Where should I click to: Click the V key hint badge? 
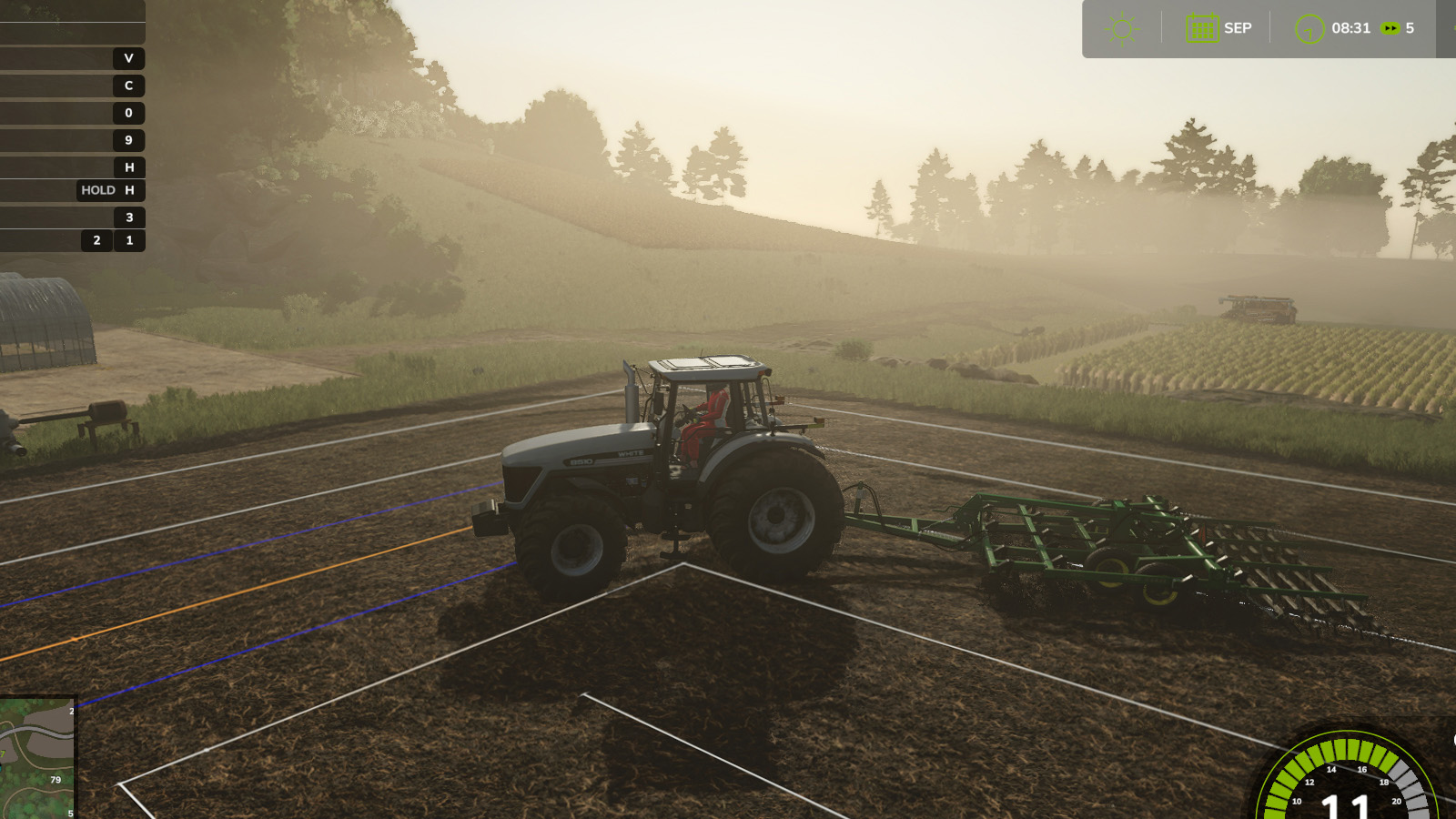pyautogui.click(x=128, y=58)
